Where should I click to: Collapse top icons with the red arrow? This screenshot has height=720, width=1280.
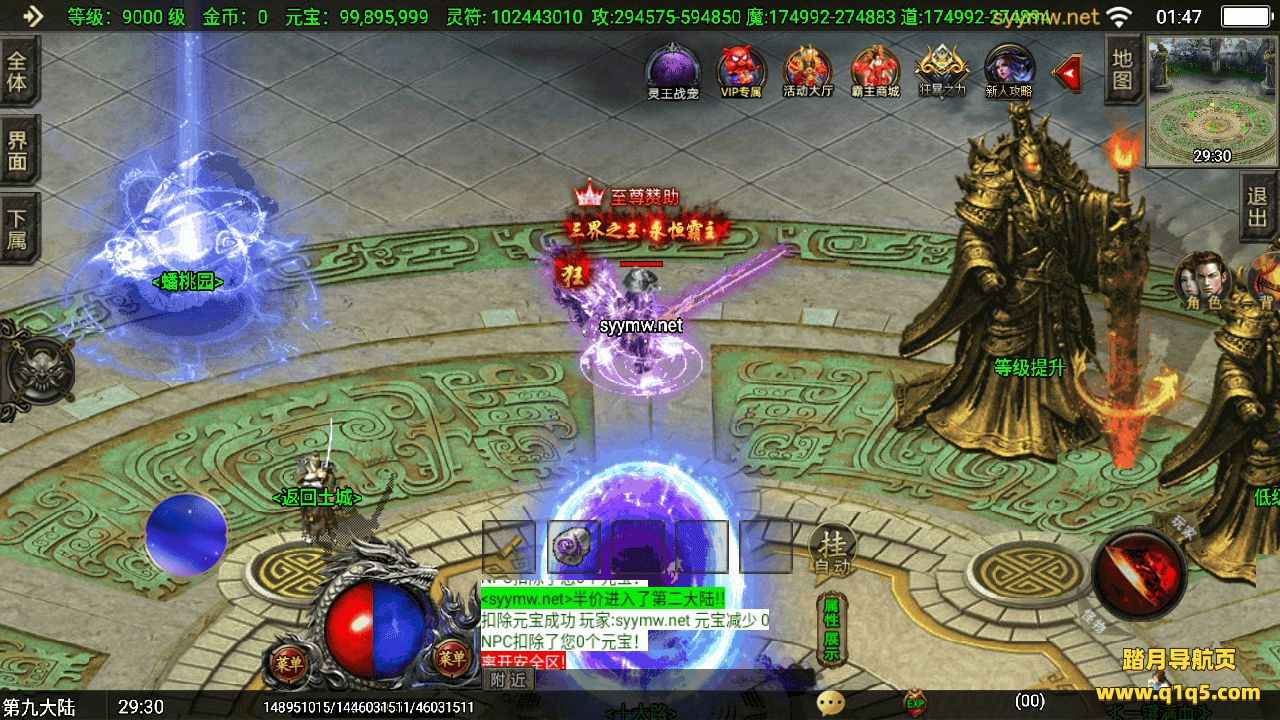point(1069,72)
